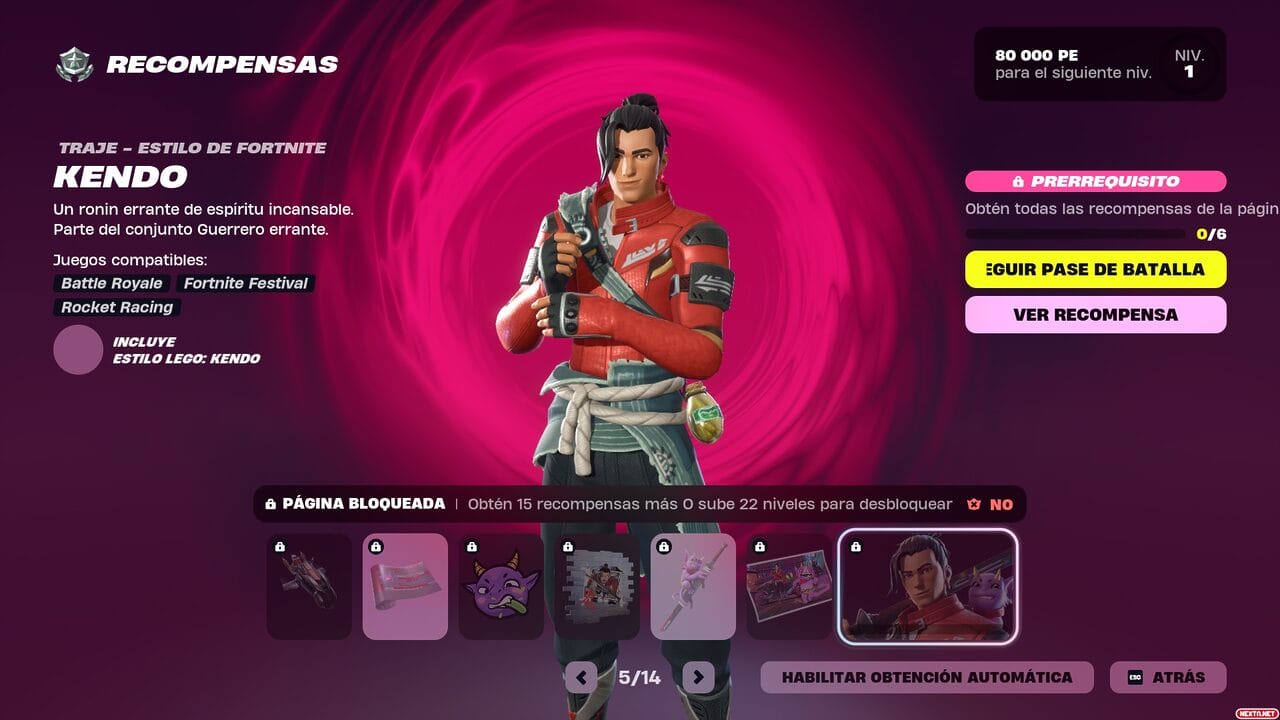Image resolution: width=1280 pixels, height=720 pixels.
Task: Open VER RECOMPENSA
Action: pos(1095,315)
